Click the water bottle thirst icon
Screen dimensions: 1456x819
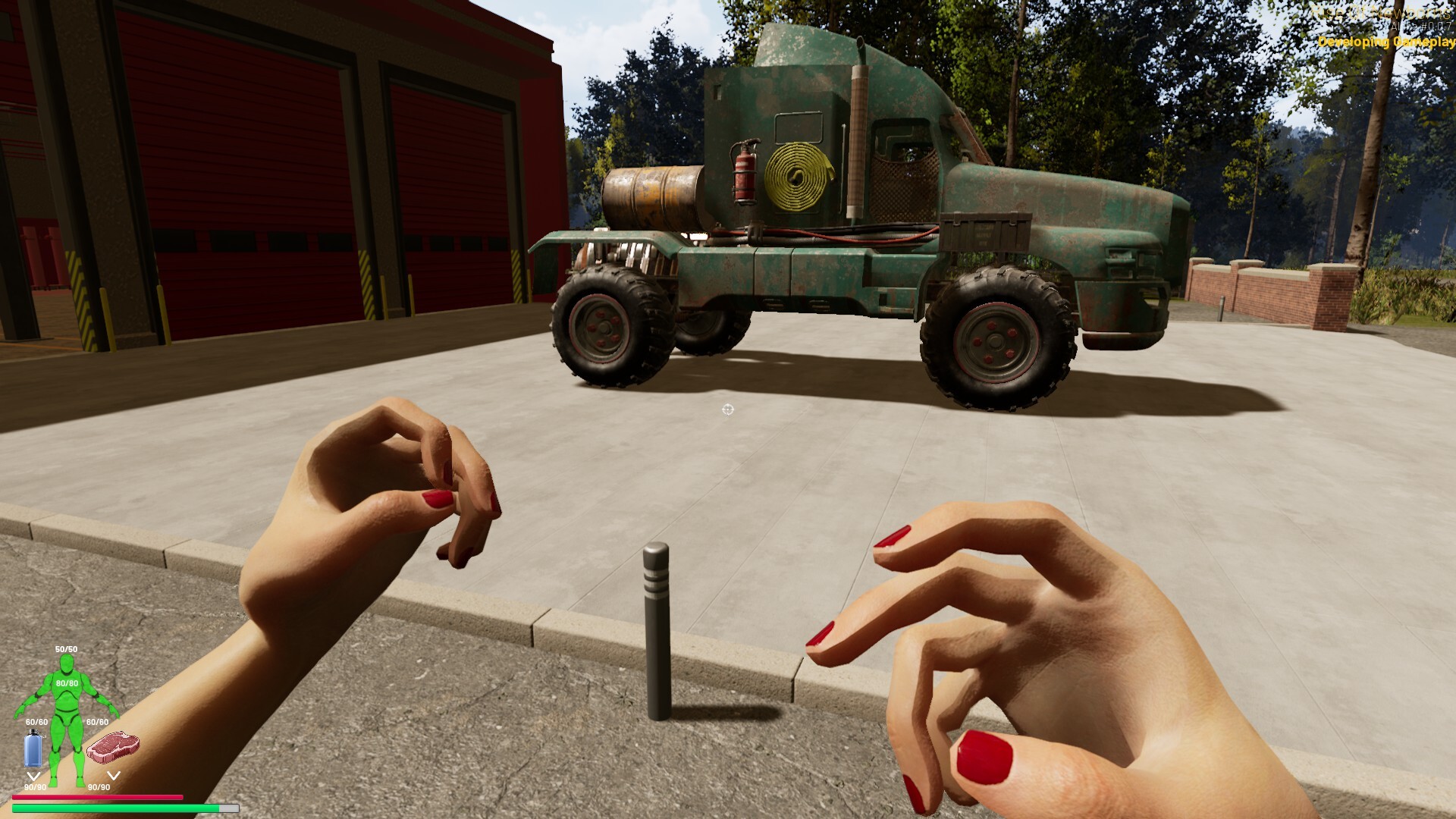coord(33,748)
